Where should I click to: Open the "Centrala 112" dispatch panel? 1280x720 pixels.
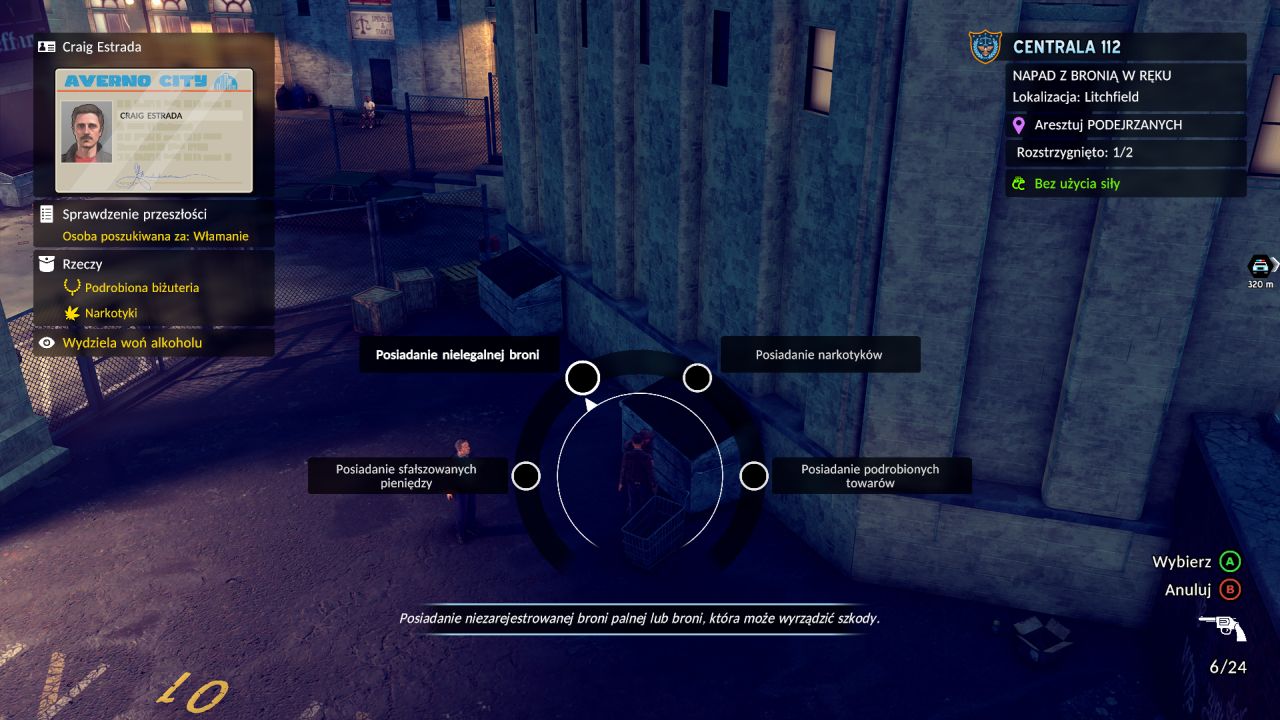coord(1066,47)
